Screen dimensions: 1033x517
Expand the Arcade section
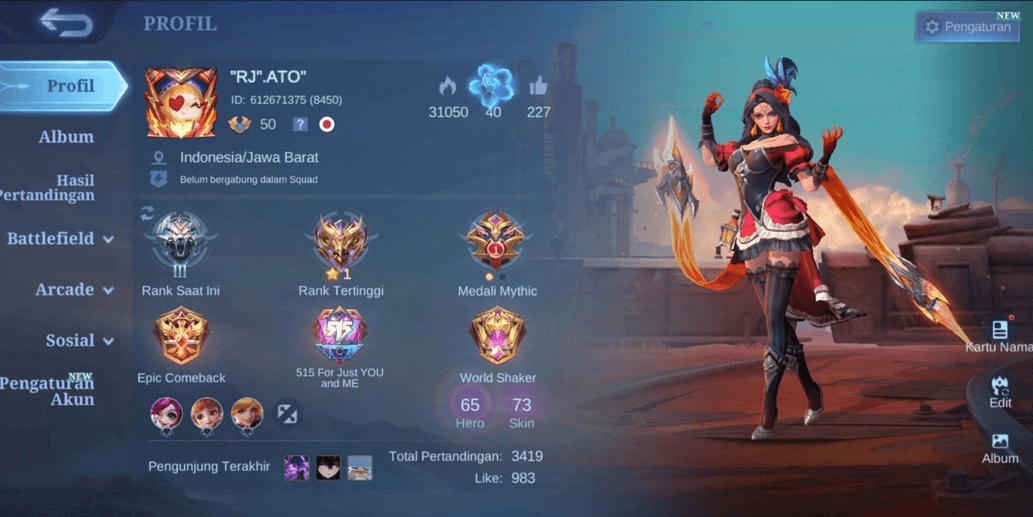(73, 290)
